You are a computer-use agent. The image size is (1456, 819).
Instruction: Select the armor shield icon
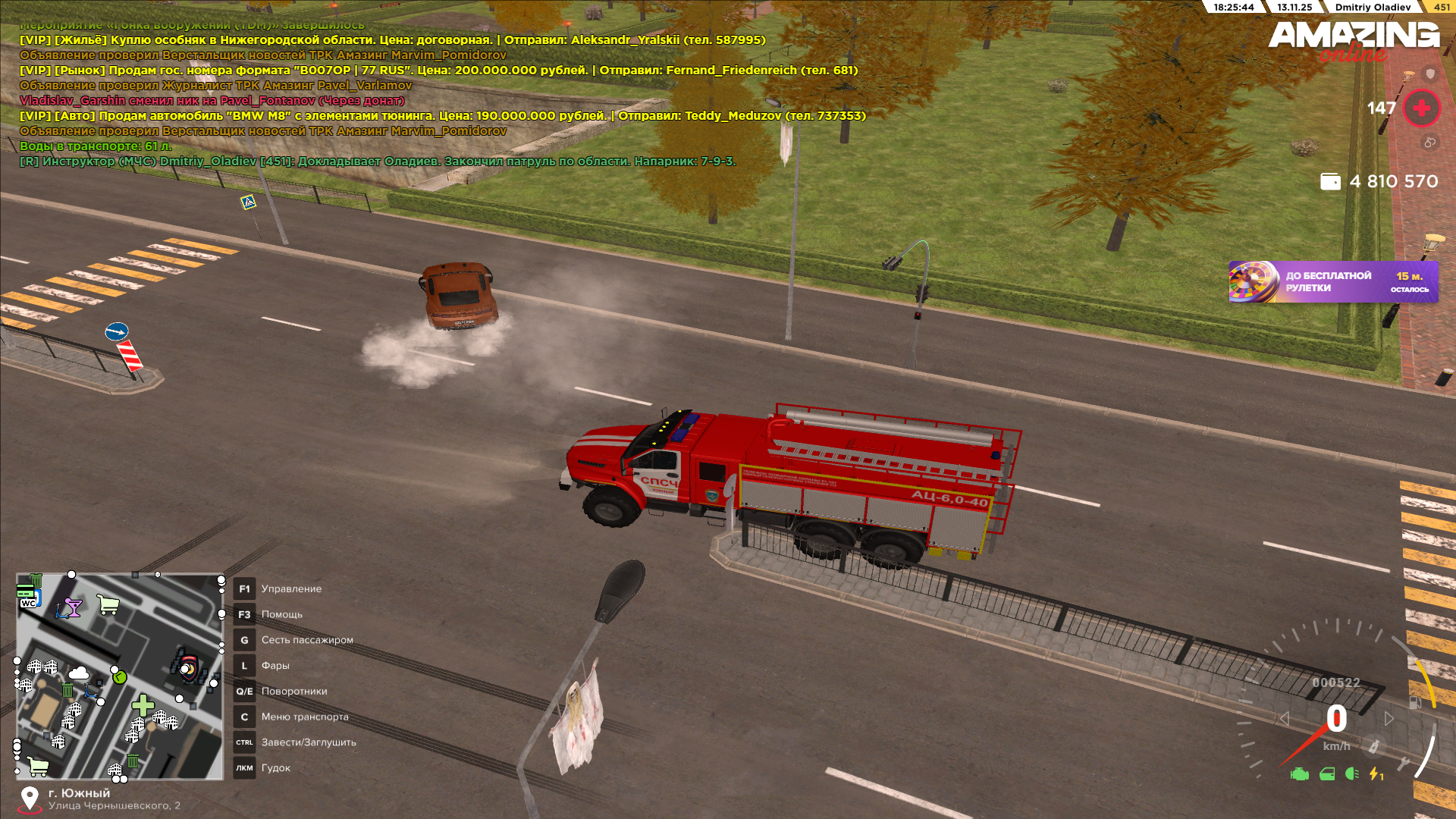(1430, 74)
